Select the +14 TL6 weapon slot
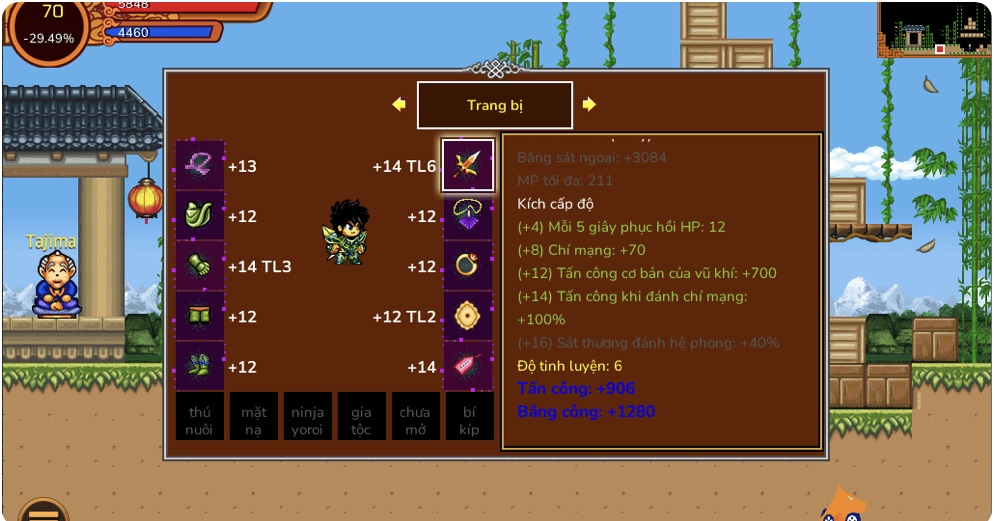995x521 pixels. pos(468,165)
